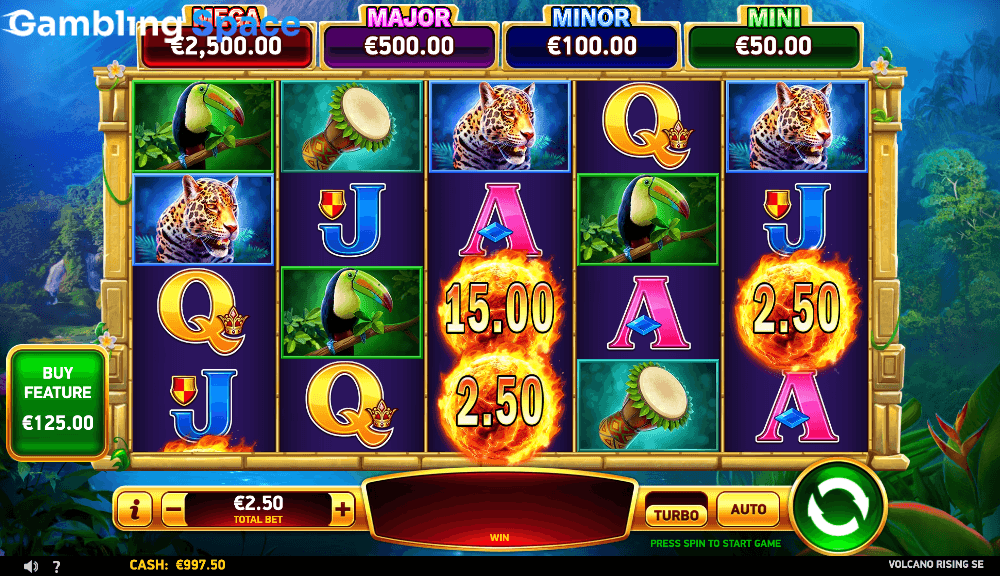Open the Auto spin options

[x=748, y=510]
